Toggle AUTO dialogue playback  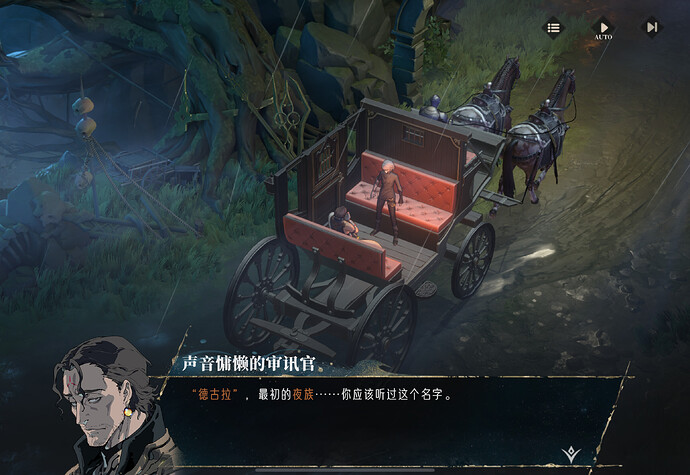tap(603, 28)
